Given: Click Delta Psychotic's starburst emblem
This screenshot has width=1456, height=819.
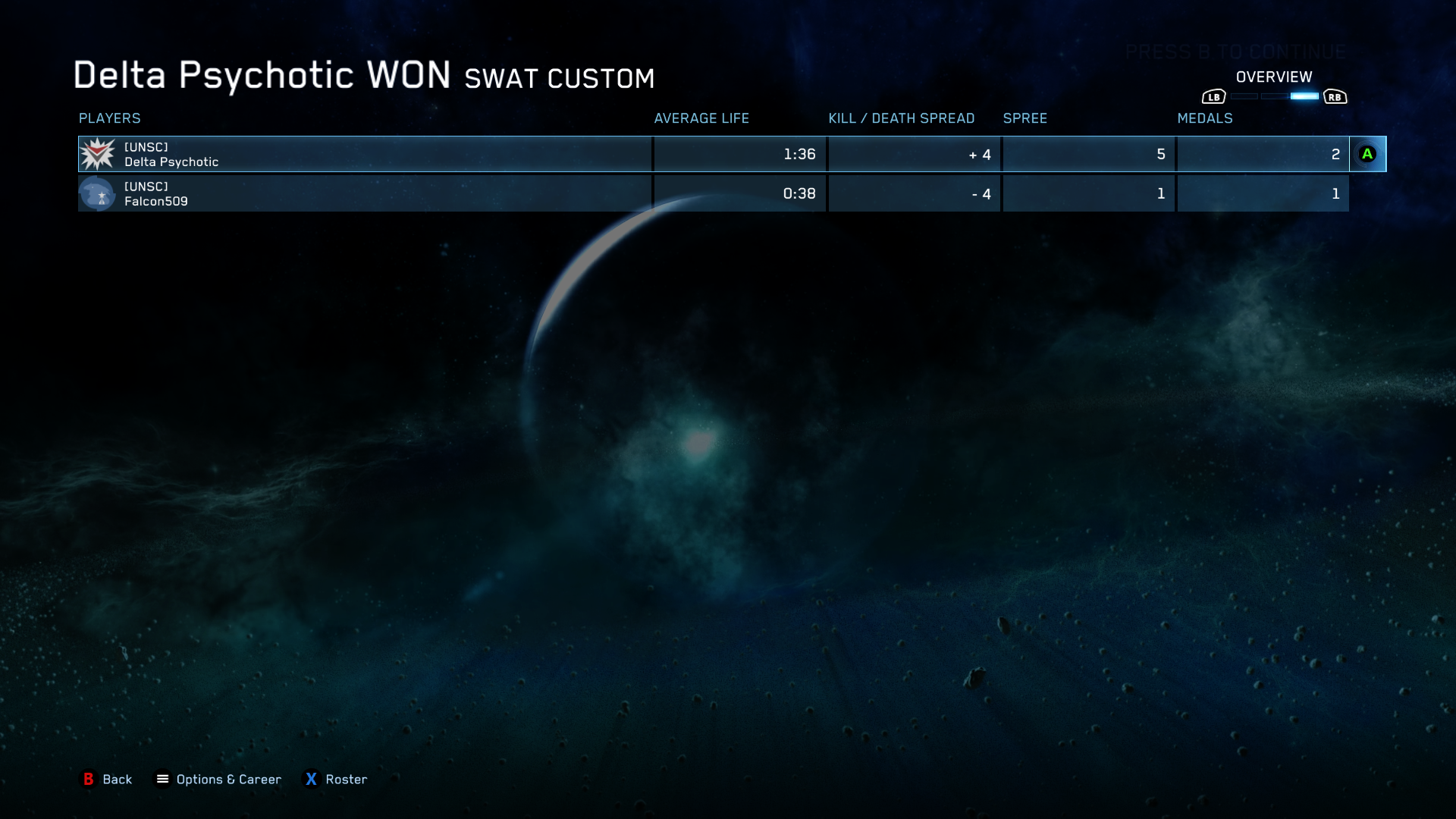Looking at the screenshot, I should (x=98, y=155).
